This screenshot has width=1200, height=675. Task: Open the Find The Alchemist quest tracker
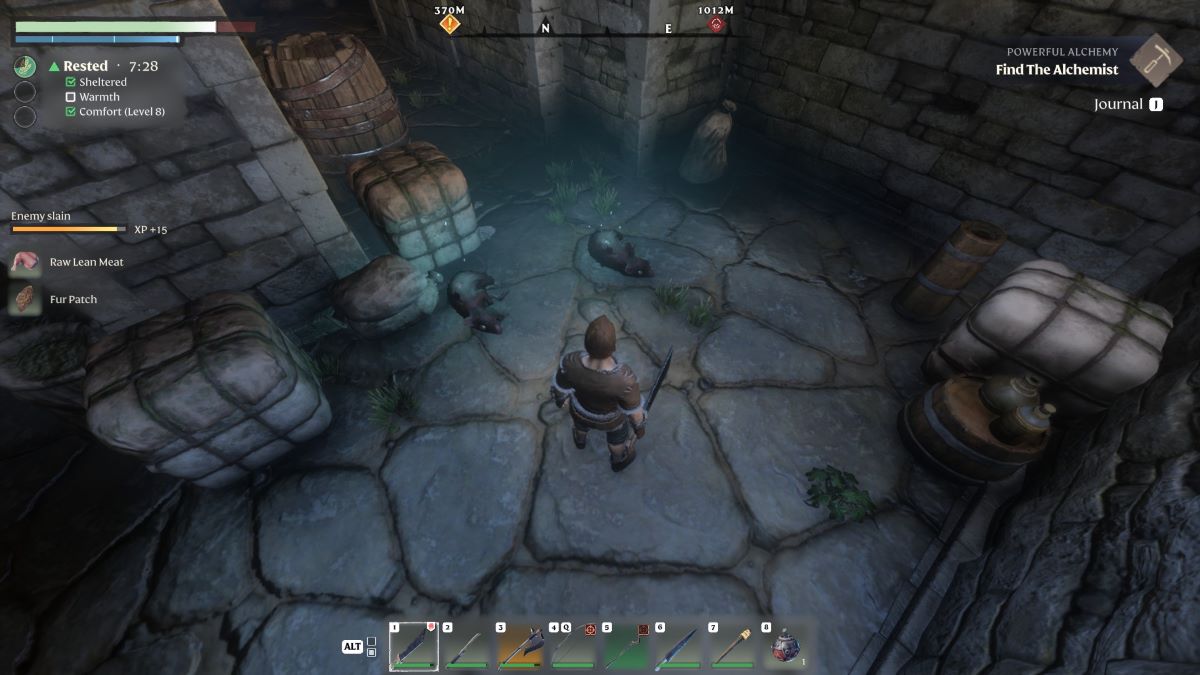[x=1056, y=70]
